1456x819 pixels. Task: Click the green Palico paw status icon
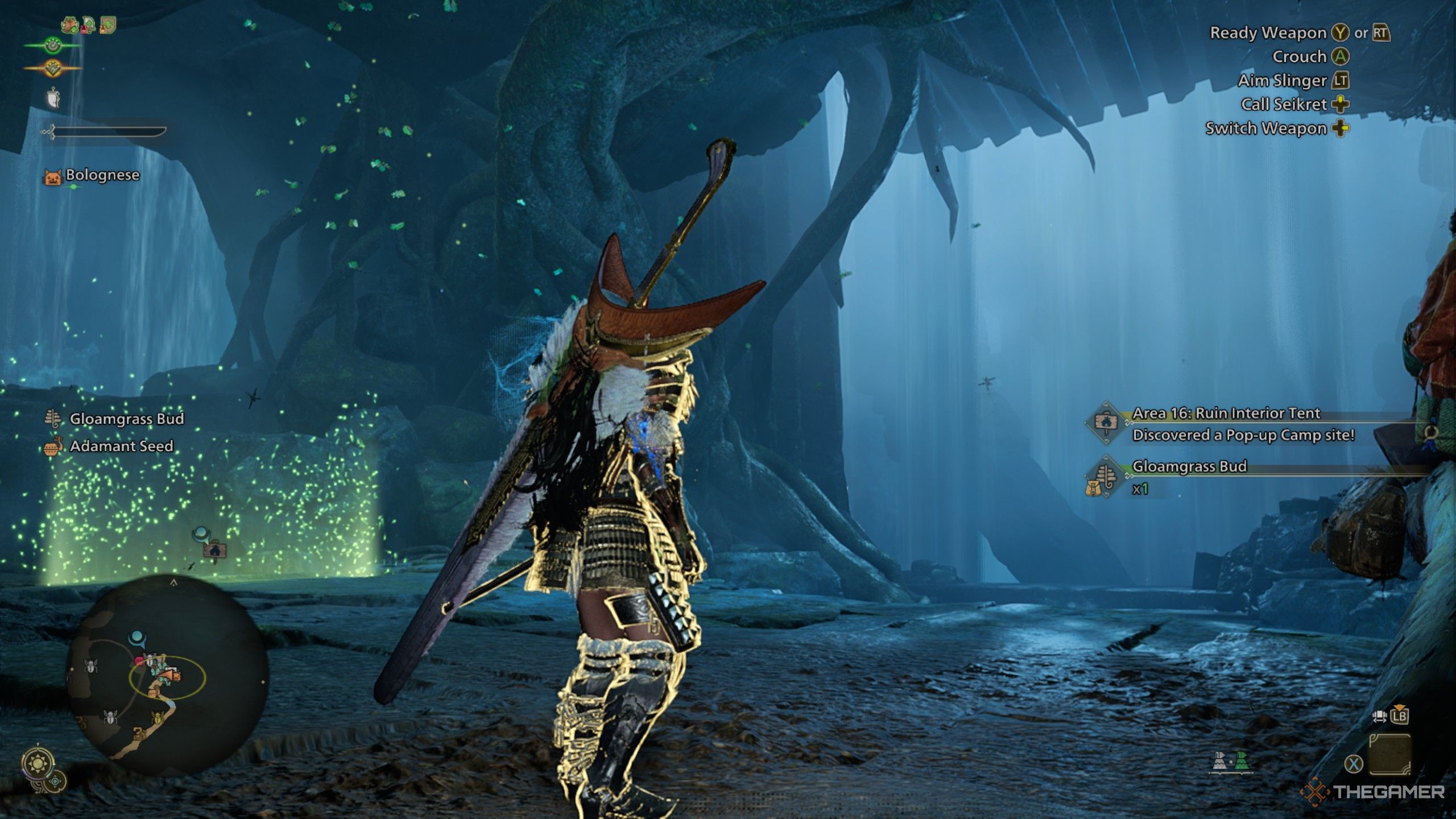click(x=53, y=45)
